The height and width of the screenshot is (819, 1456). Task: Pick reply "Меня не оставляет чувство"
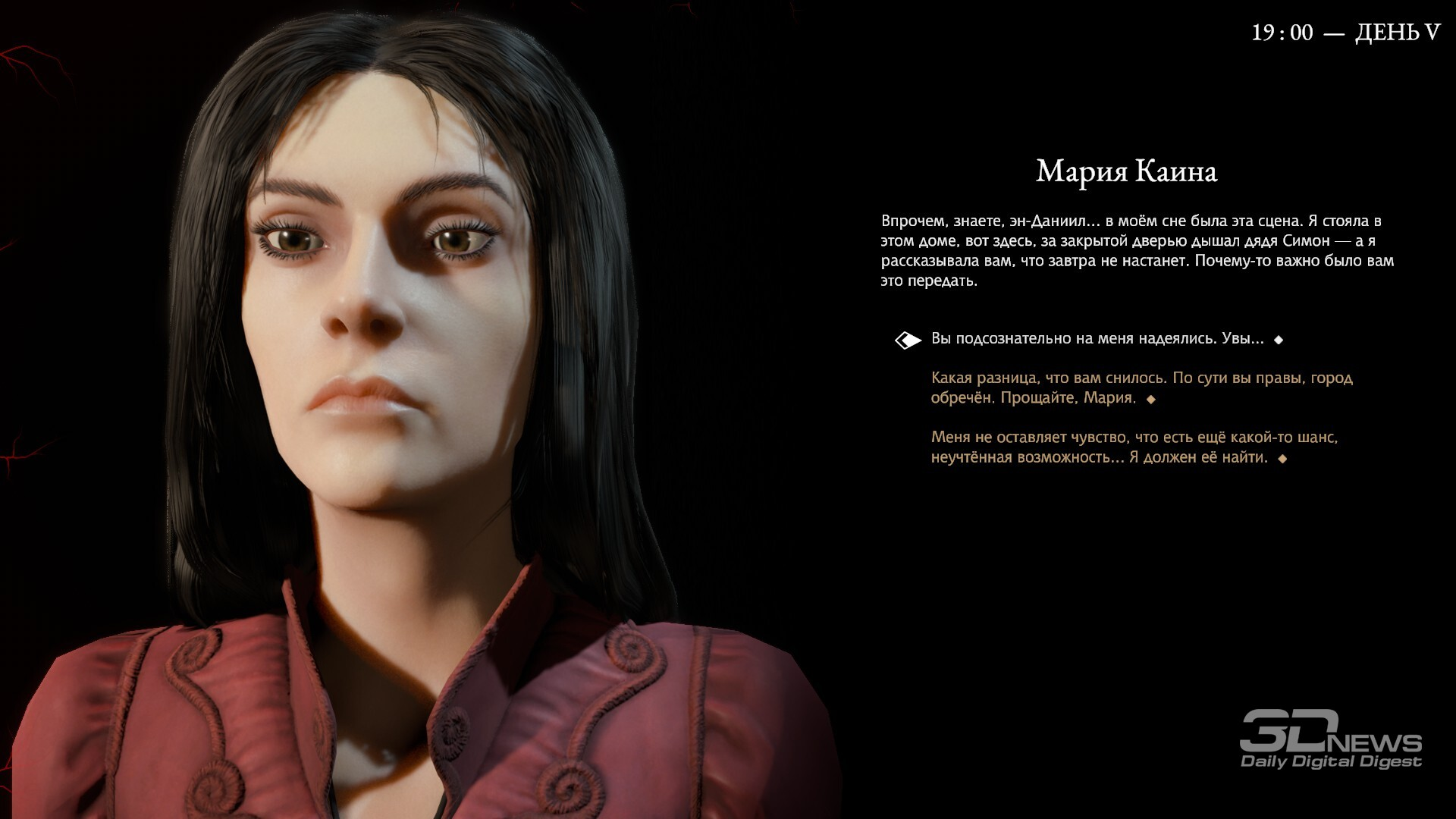[x=1134, y=447]
